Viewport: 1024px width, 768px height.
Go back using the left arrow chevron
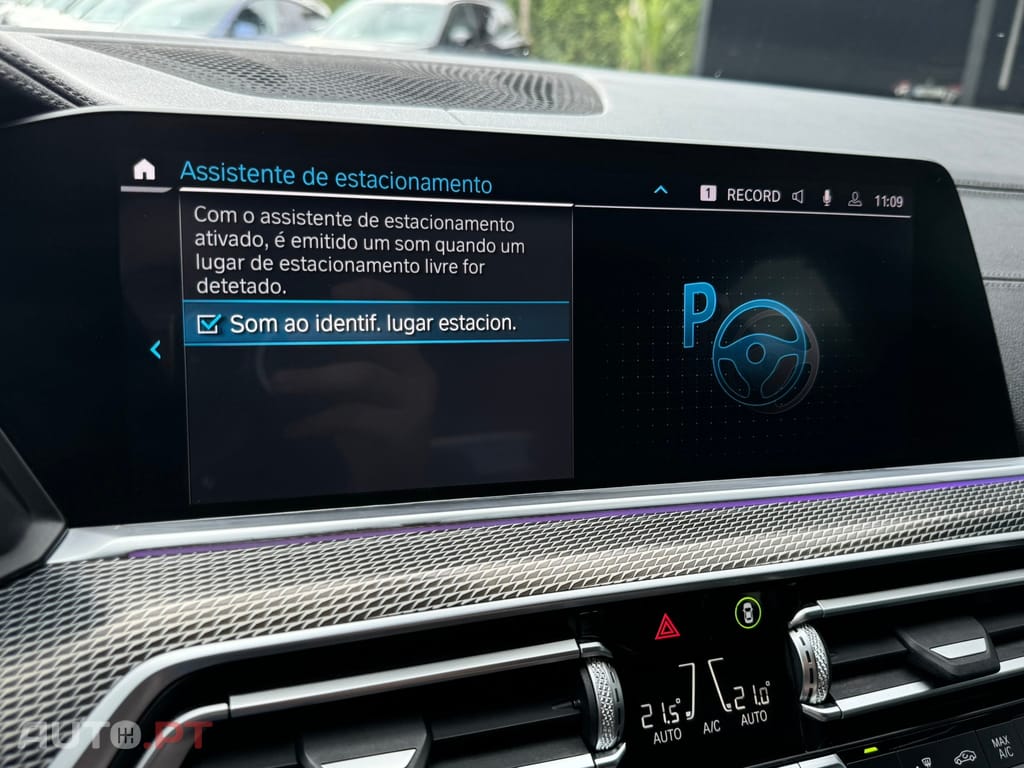(155, 349)
